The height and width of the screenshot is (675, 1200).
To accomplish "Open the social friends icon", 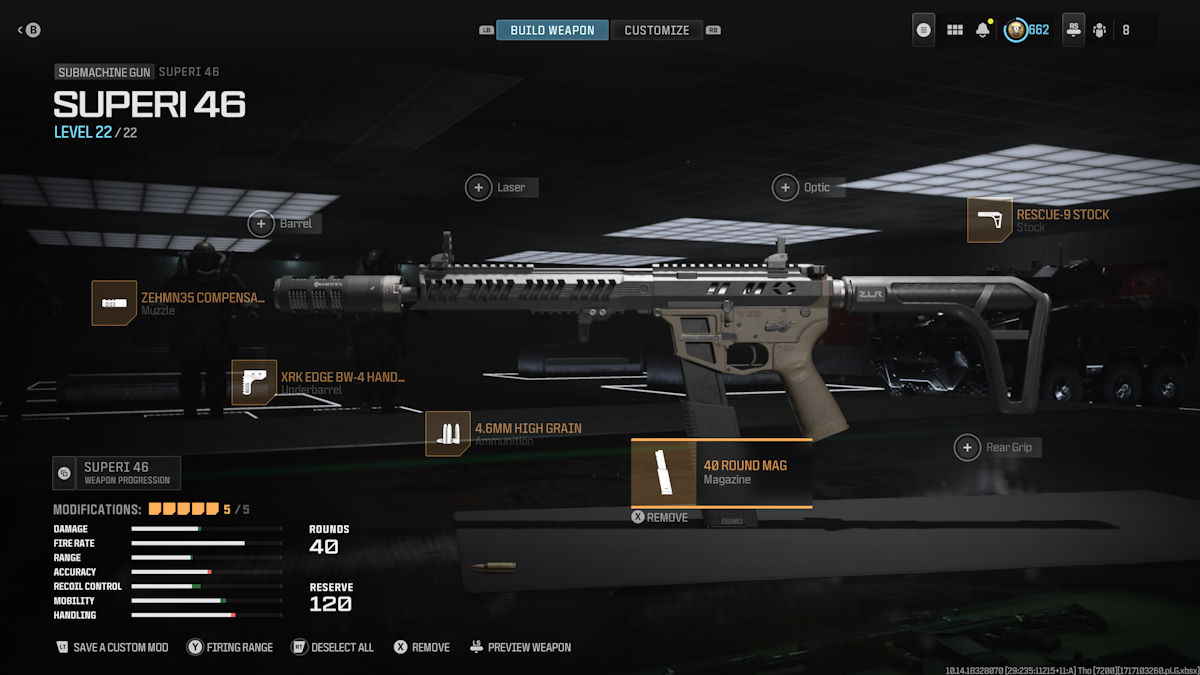I will [x=1100, y=30].
